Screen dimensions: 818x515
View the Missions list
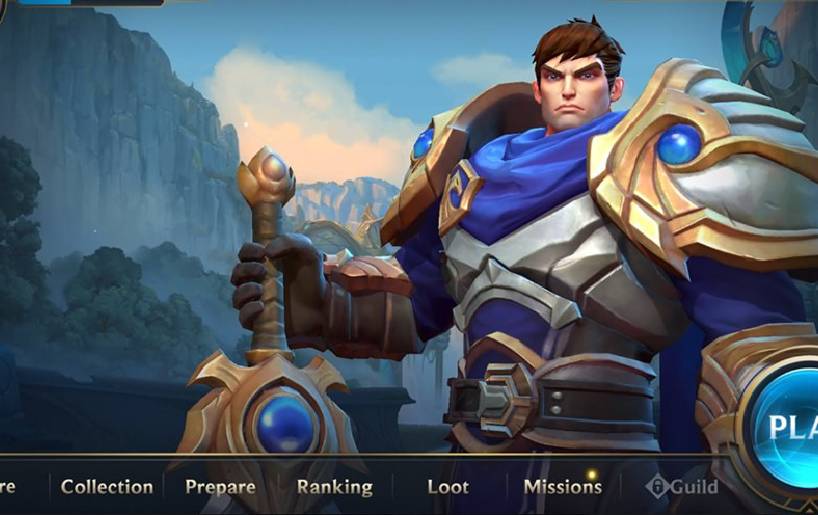point(562,487)
